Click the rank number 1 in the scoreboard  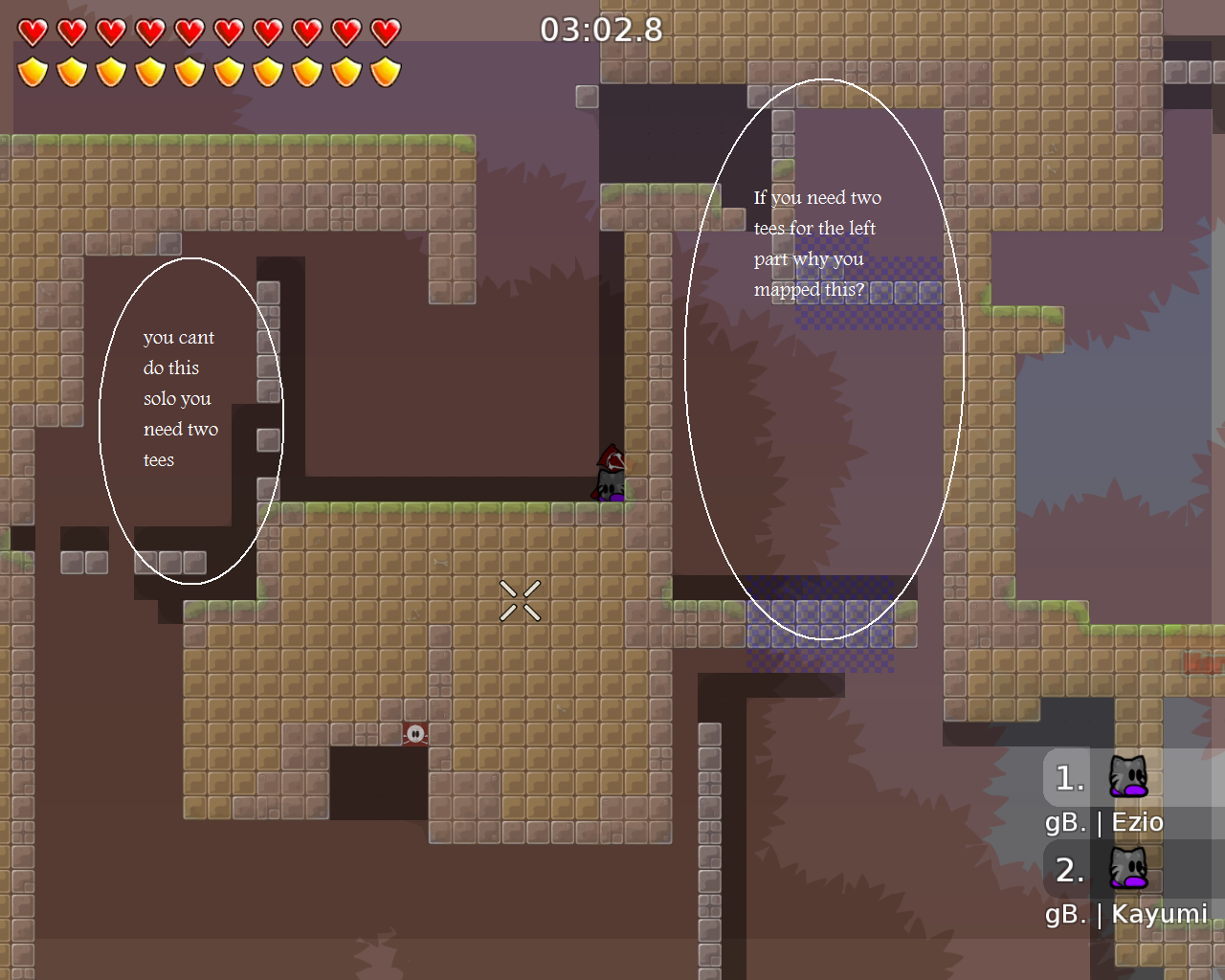pos(1071,777)
